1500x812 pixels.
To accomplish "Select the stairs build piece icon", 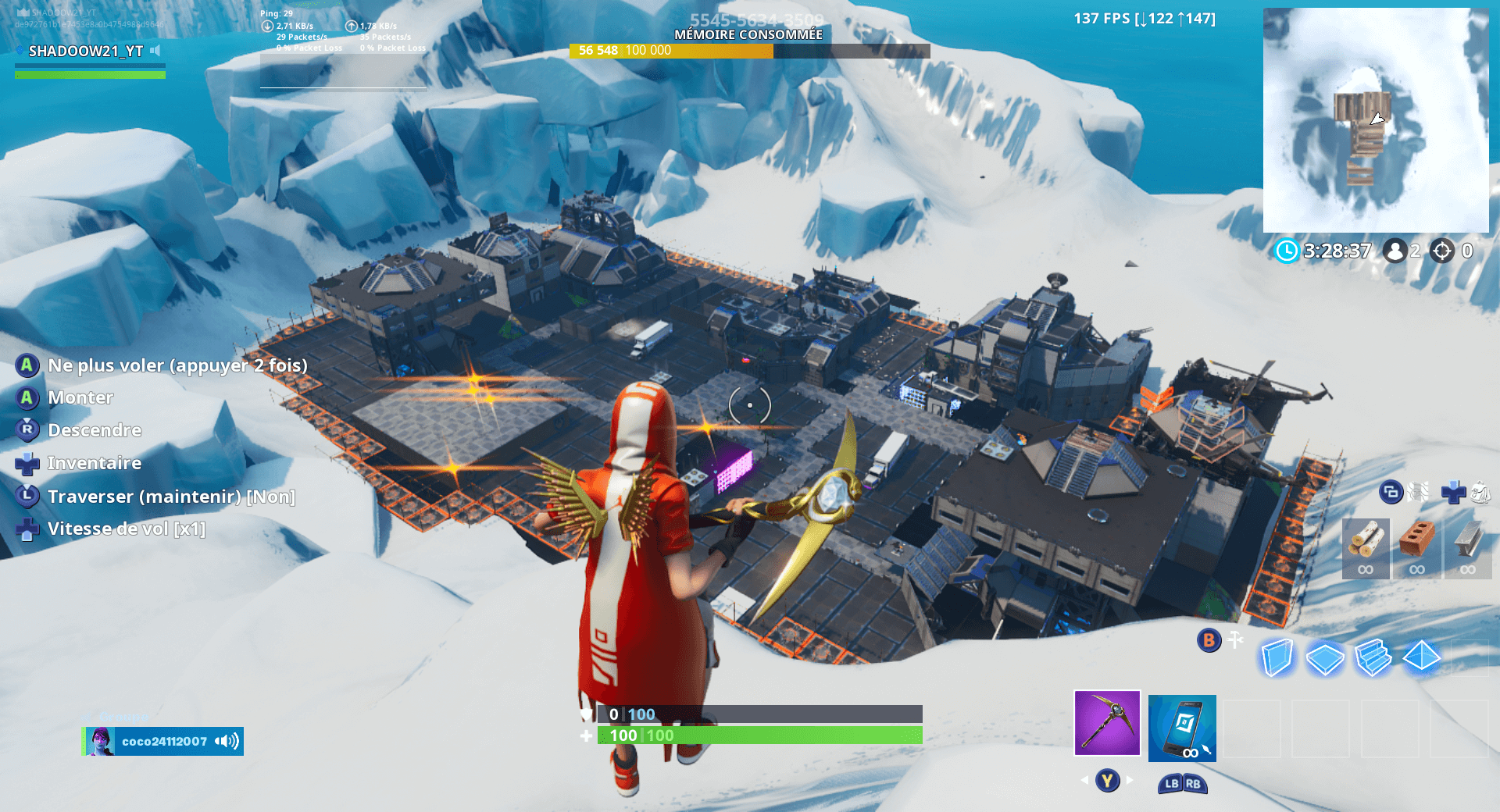I will (x=1373, y=658).
